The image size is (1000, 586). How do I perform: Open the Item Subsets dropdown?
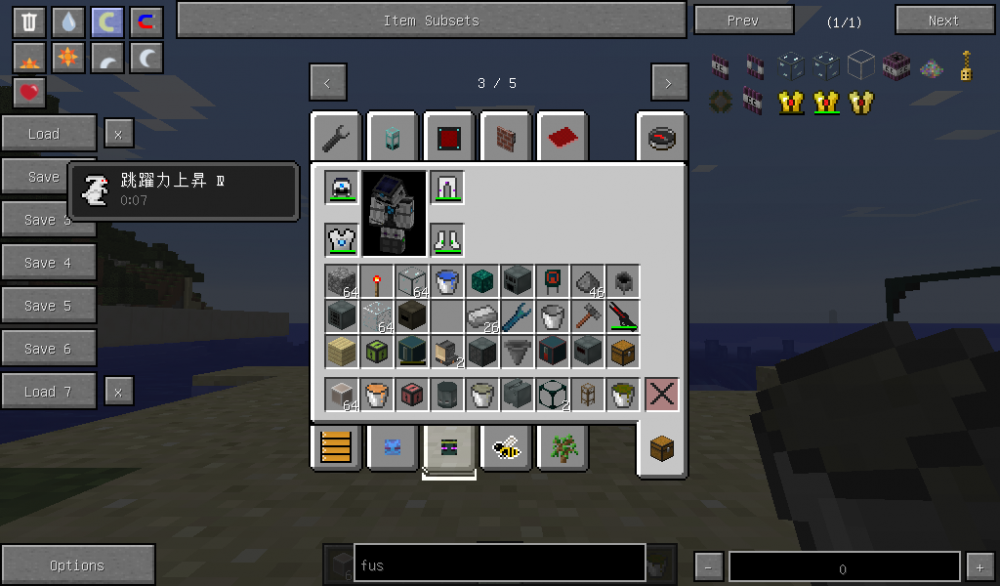point(431,20)
